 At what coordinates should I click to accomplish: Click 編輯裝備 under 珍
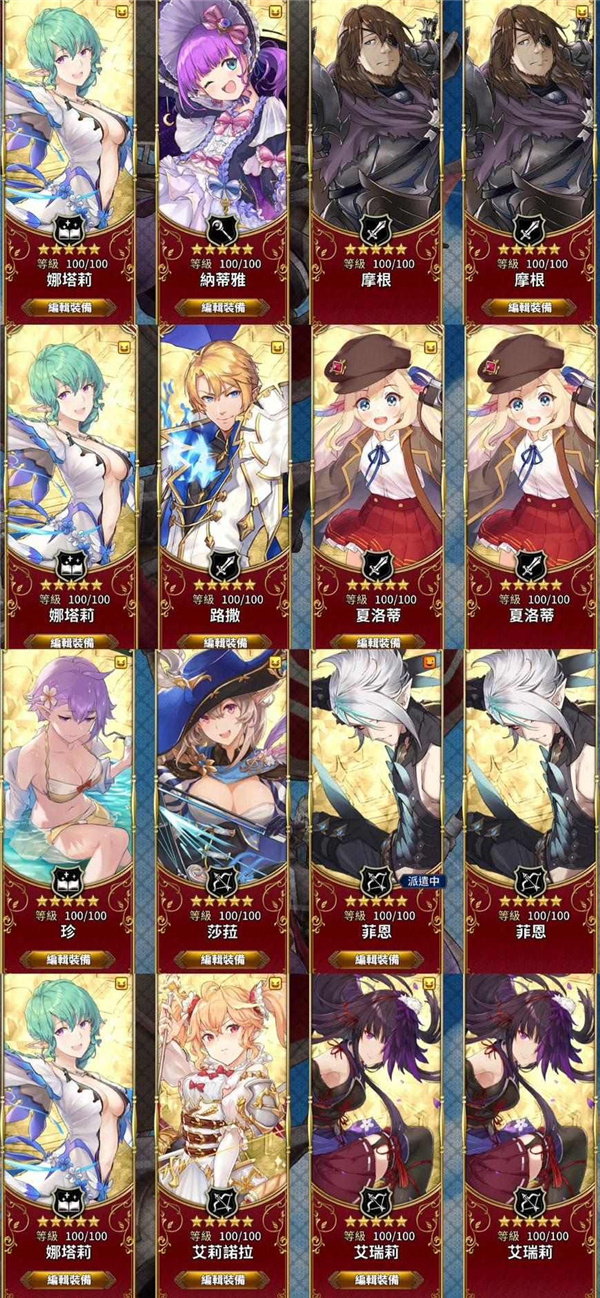68,958
